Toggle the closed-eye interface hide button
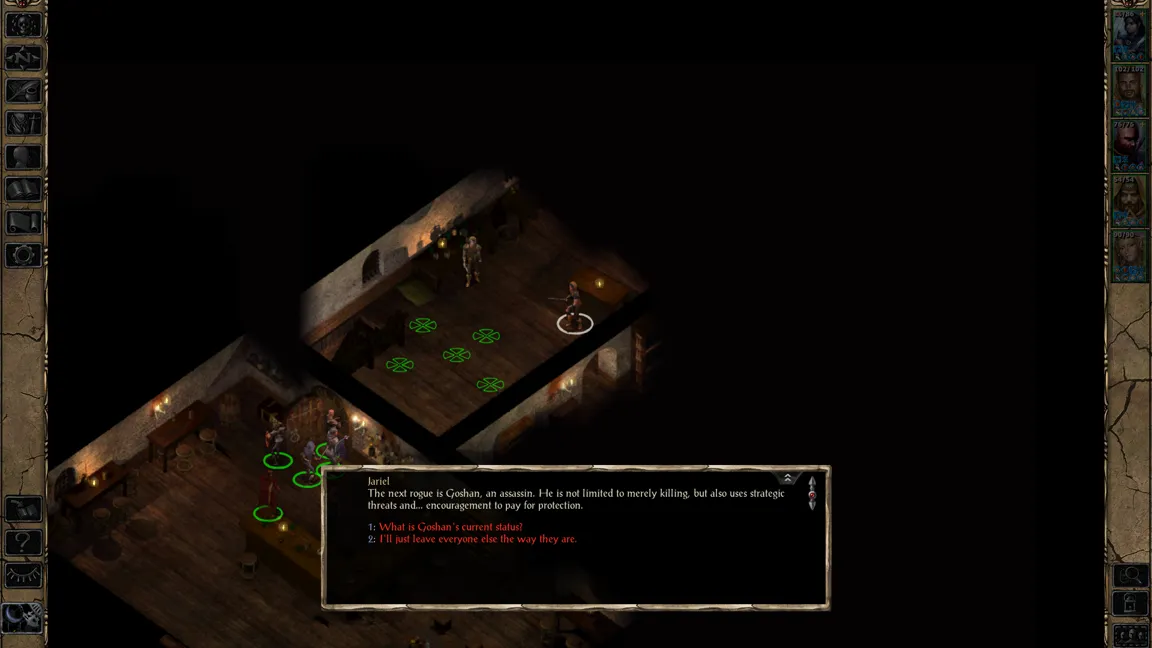Image resolution: width=1152 pixels, height=648 pixels. click(x=24, y=576)
